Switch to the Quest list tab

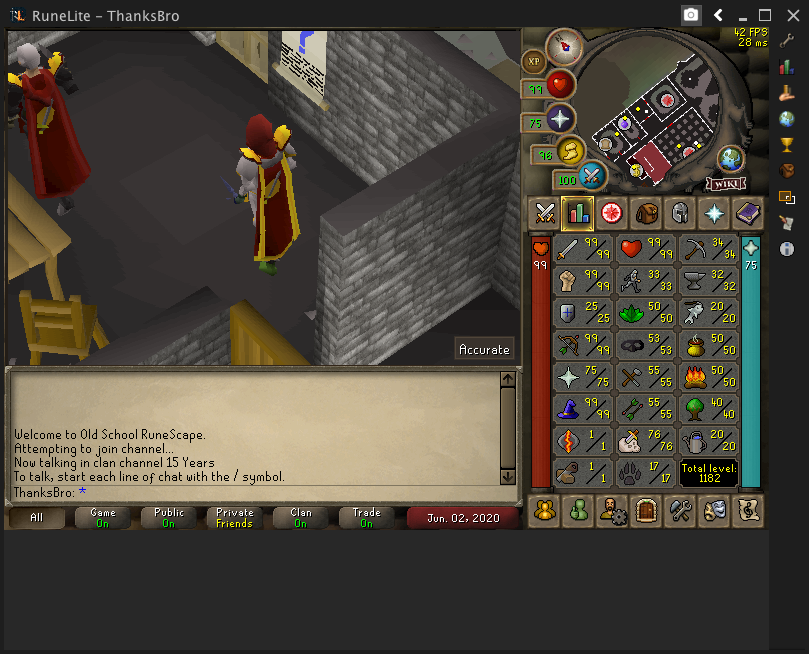pos(612,212)
